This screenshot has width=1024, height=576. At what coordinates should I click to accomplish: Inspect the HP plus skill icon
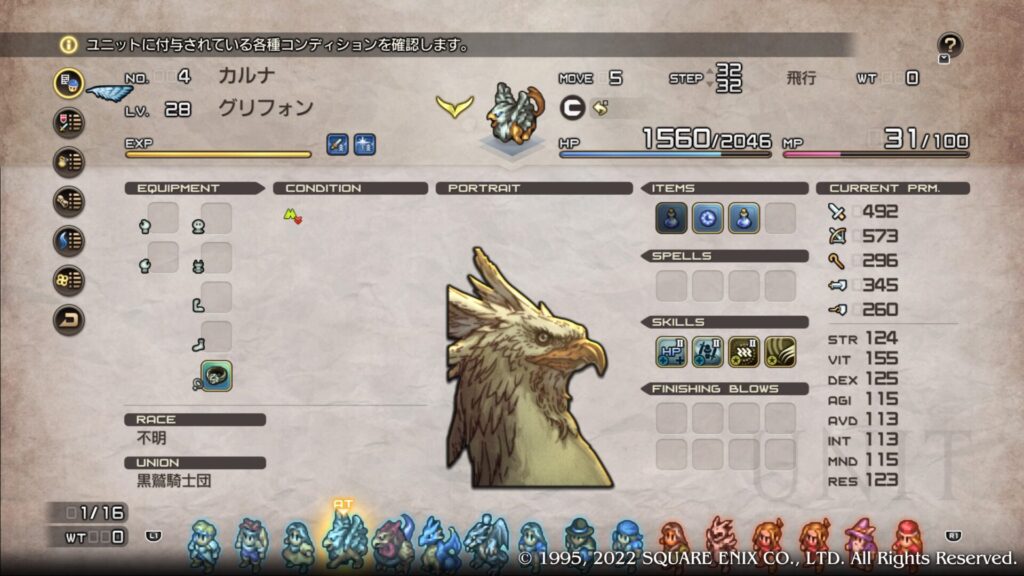tap(671, 351)
